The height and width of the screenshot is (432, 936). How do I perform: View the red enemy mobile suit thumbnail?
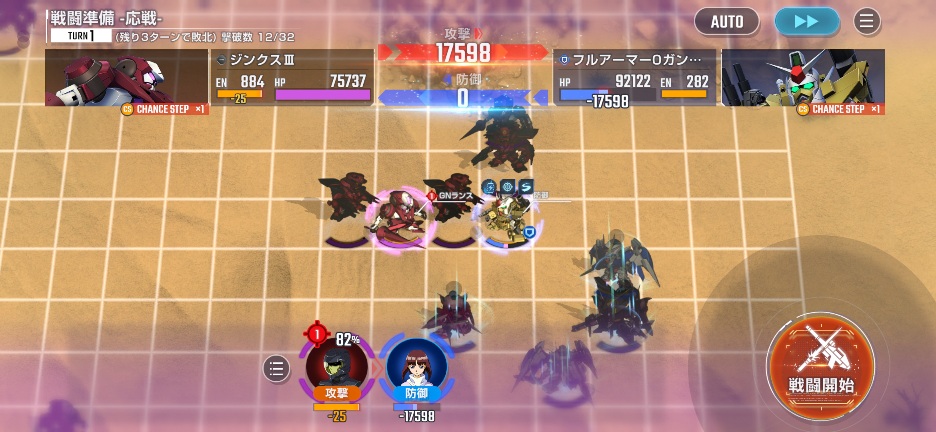point(126,78)
